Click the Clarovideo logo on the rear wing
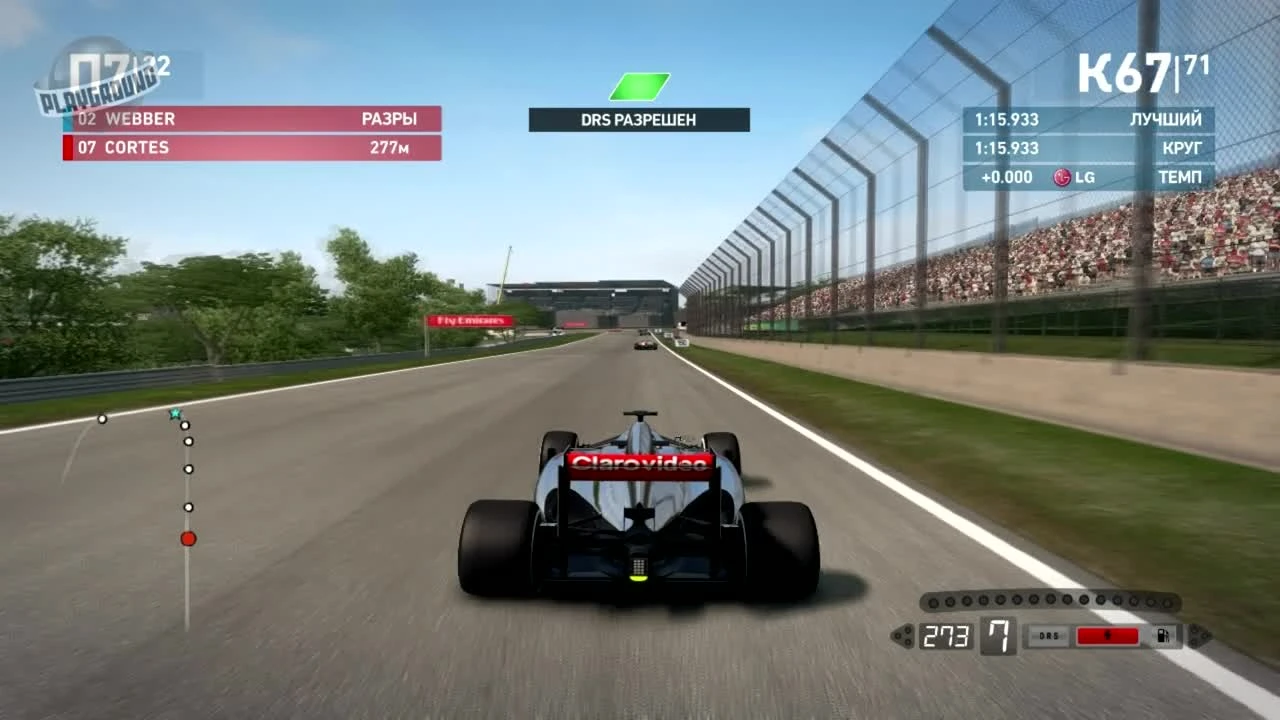The height and width of the screenshot is (720, 1280). (x=637, y=462)
